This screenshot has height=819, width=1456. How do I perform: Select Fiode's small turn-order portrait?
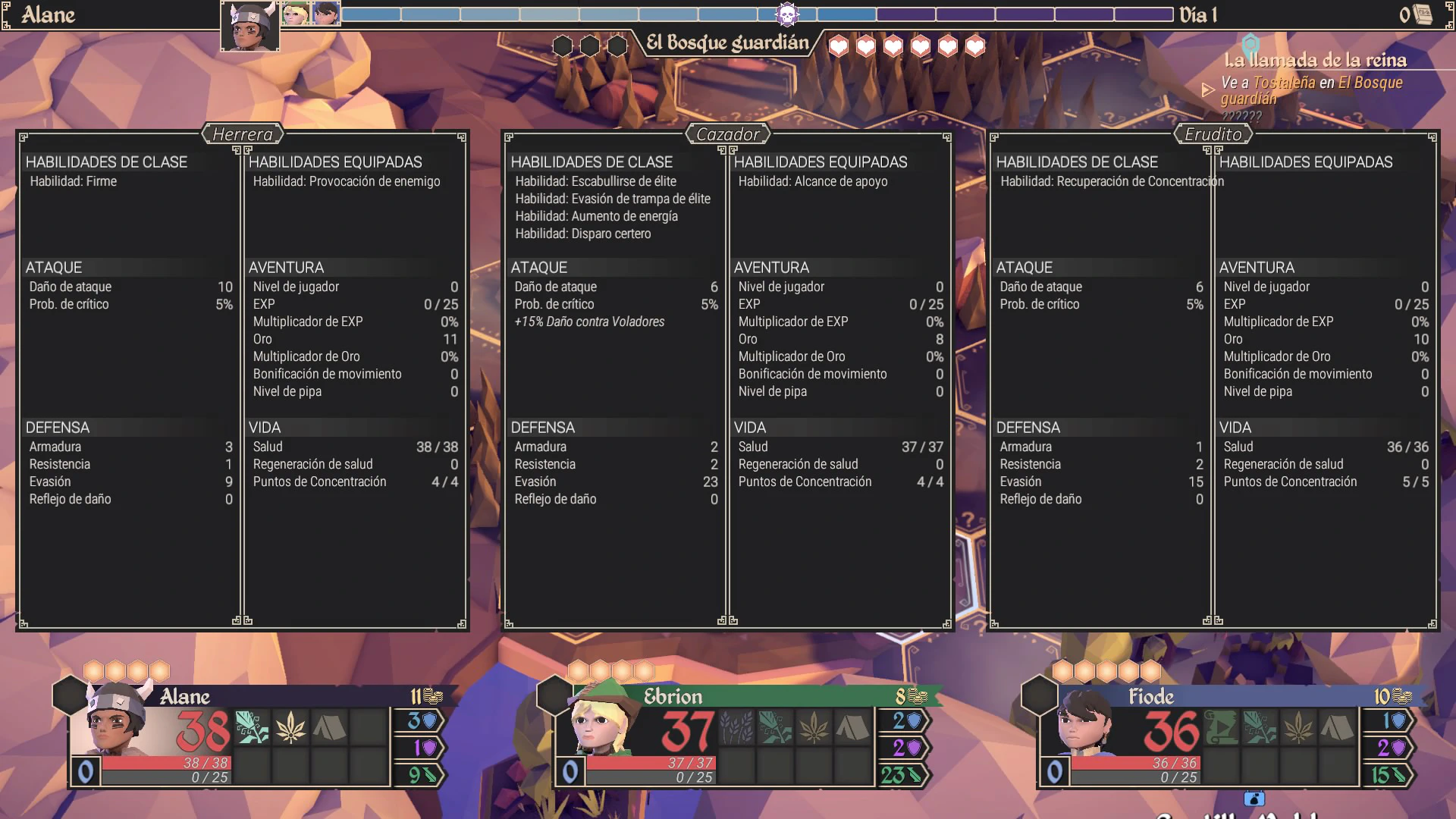coord(326,14)
